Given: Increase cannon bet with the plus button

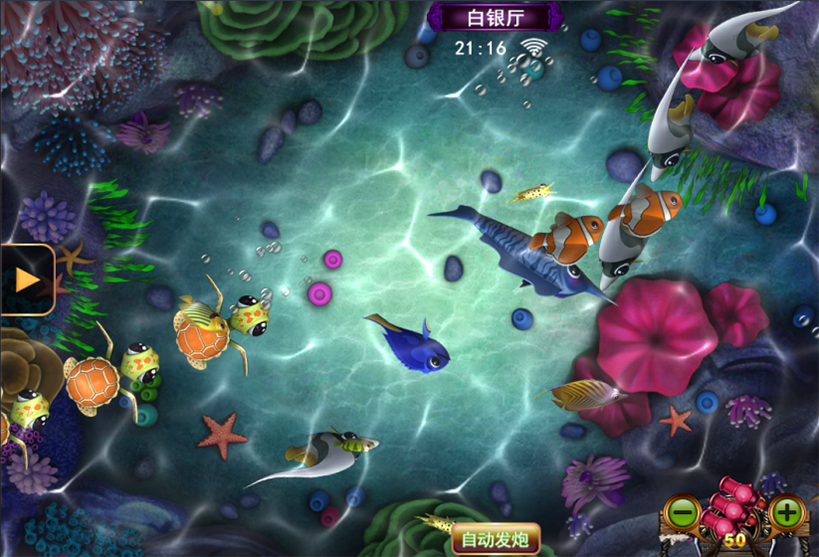Looking at the screenshot, I should tap(788, 514).
